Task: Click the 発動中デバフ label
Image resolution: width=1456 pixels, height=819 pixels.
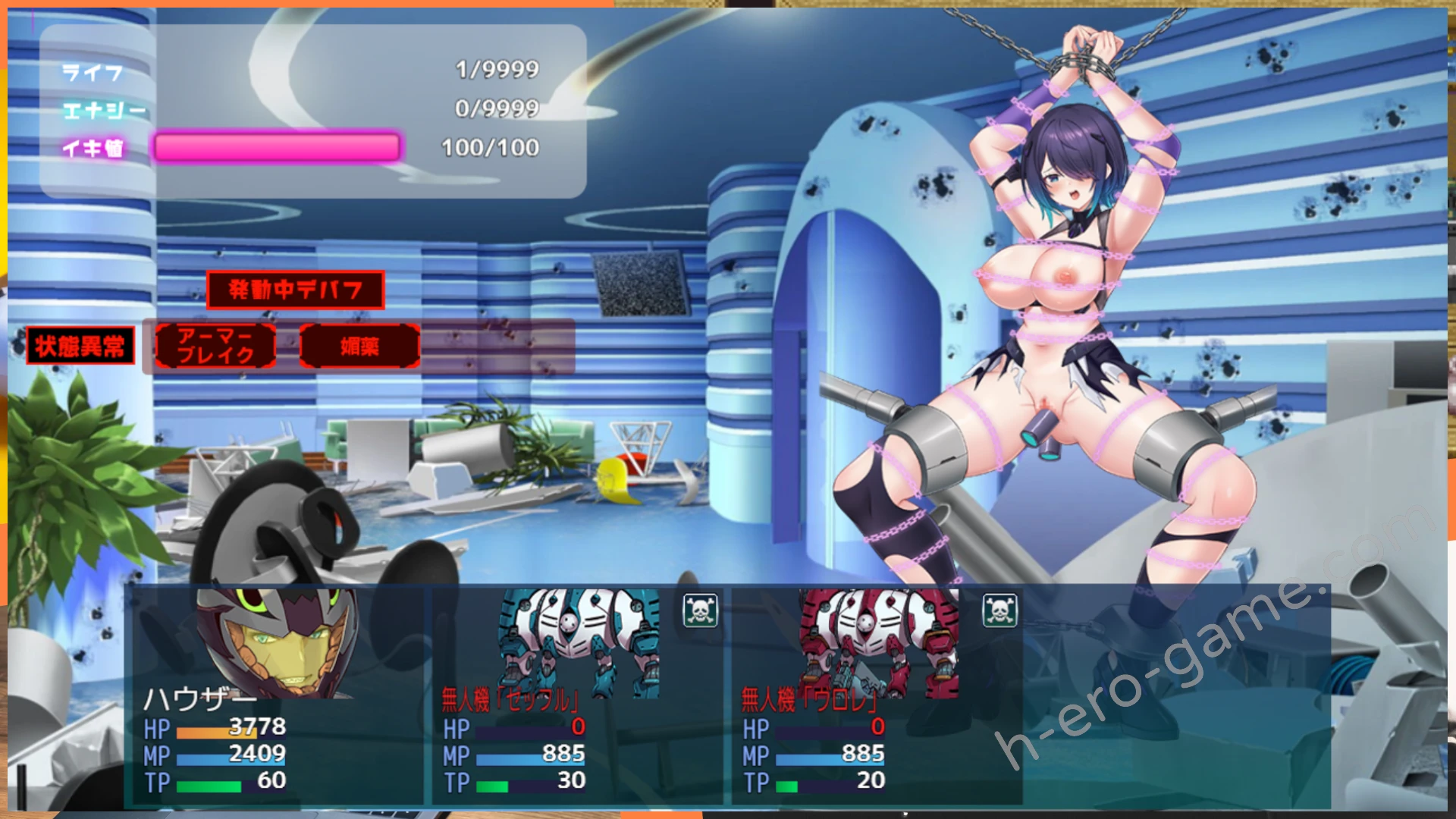Action: [295, 290]
